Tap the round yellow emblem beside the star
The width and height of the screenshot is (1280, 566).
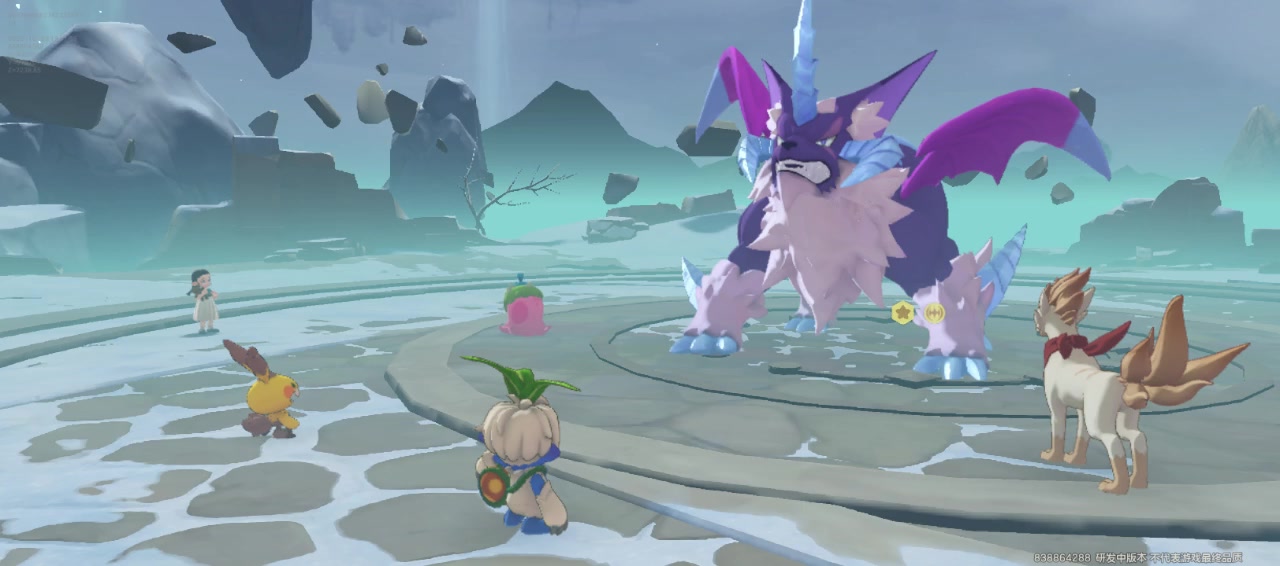(934, 312)
